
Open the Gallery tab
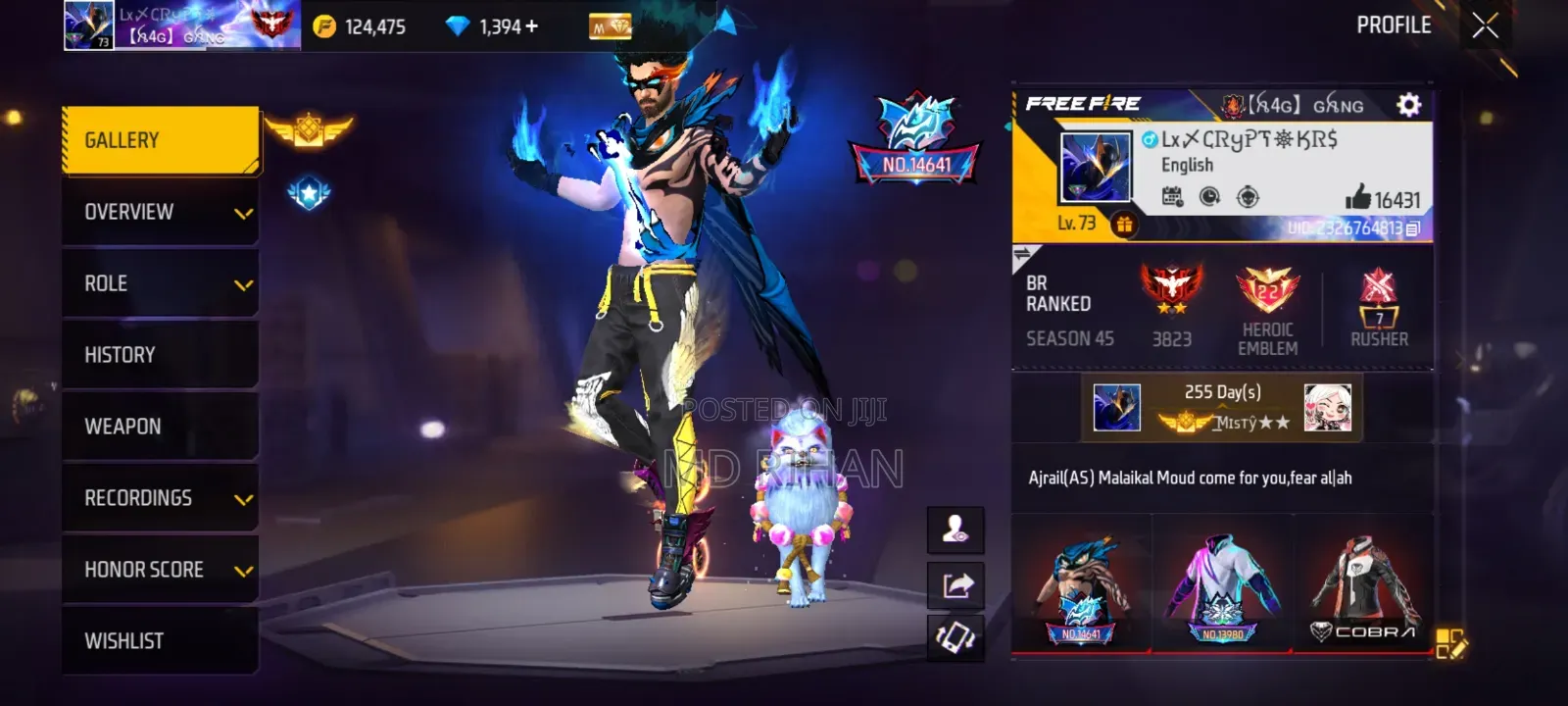pyautogui.click(x=161, y=140)
